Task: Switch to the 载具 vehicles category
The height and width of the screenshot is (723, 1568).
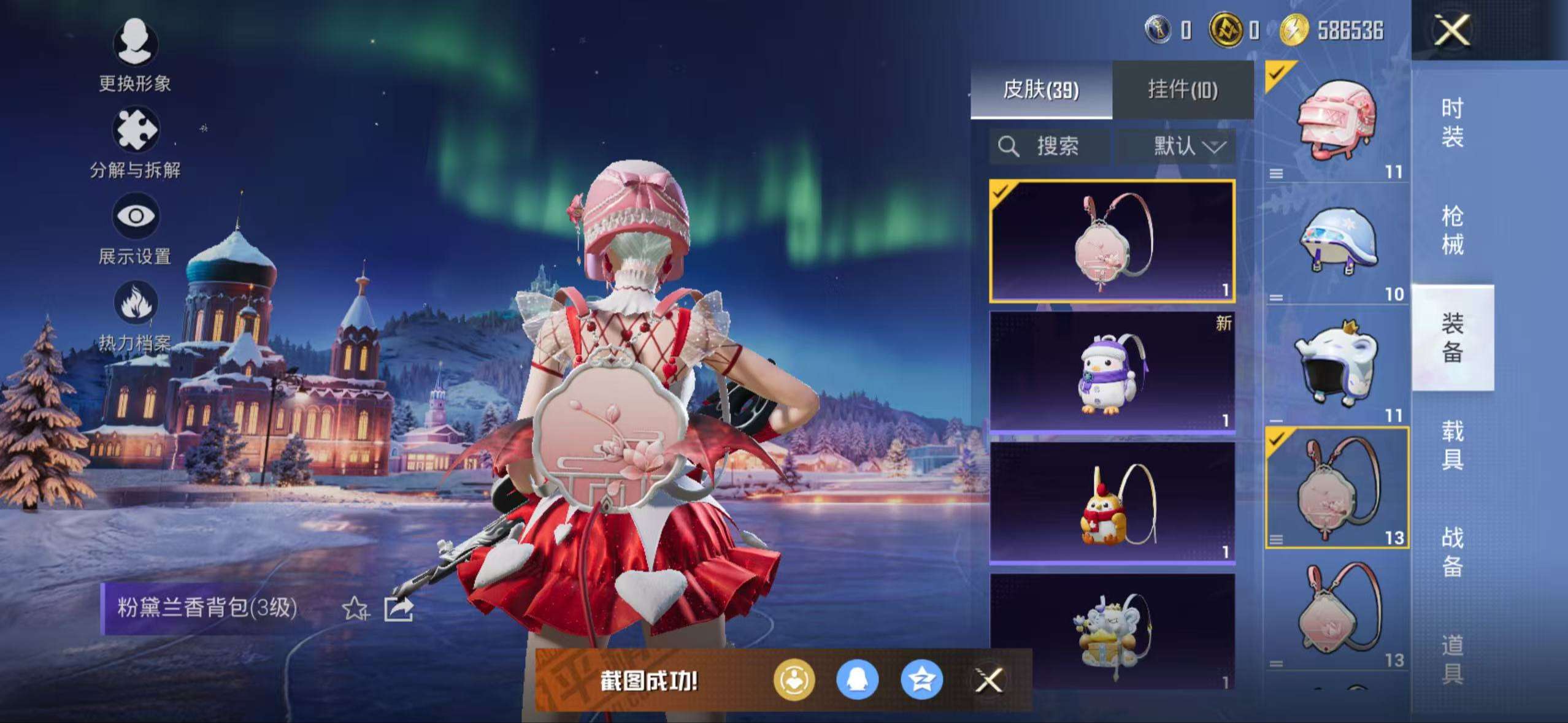Action: (x=1452, y=445)
